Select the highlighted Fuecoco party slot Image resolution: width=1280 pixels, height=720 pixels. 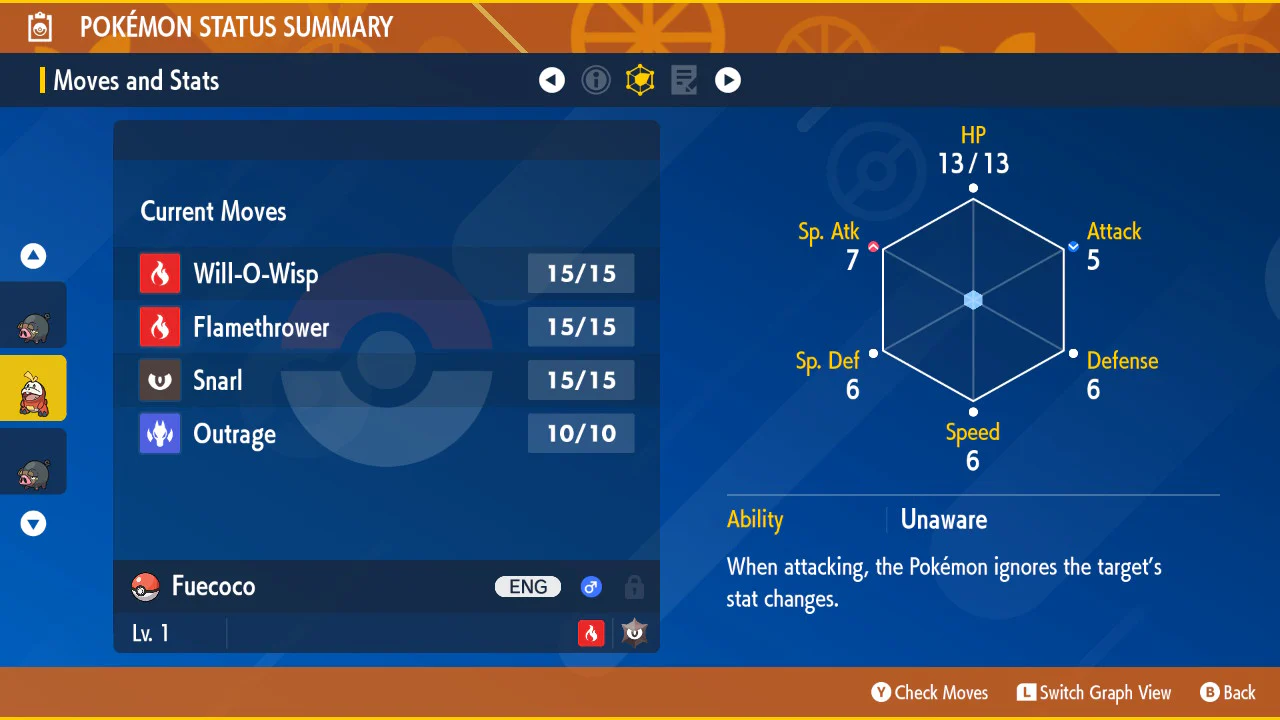(x=33, y=389)
